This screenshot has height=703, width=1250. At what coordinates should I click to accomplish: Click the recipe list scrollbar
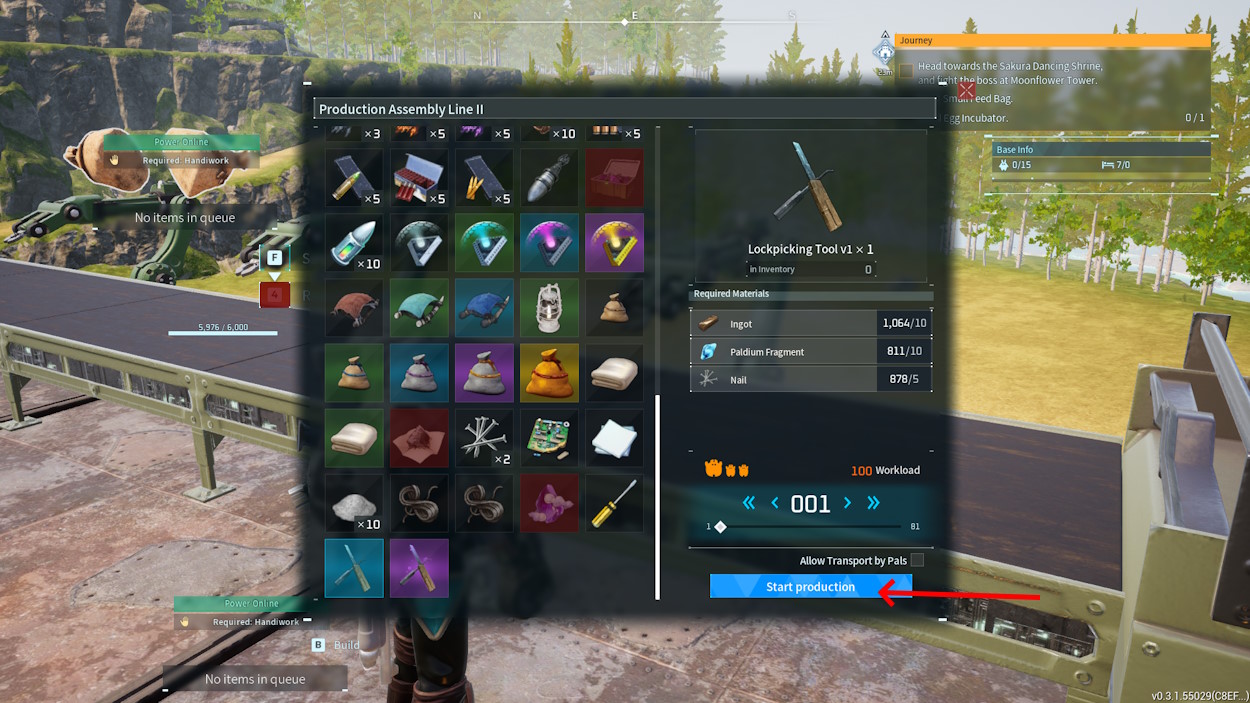coord(657,496)
